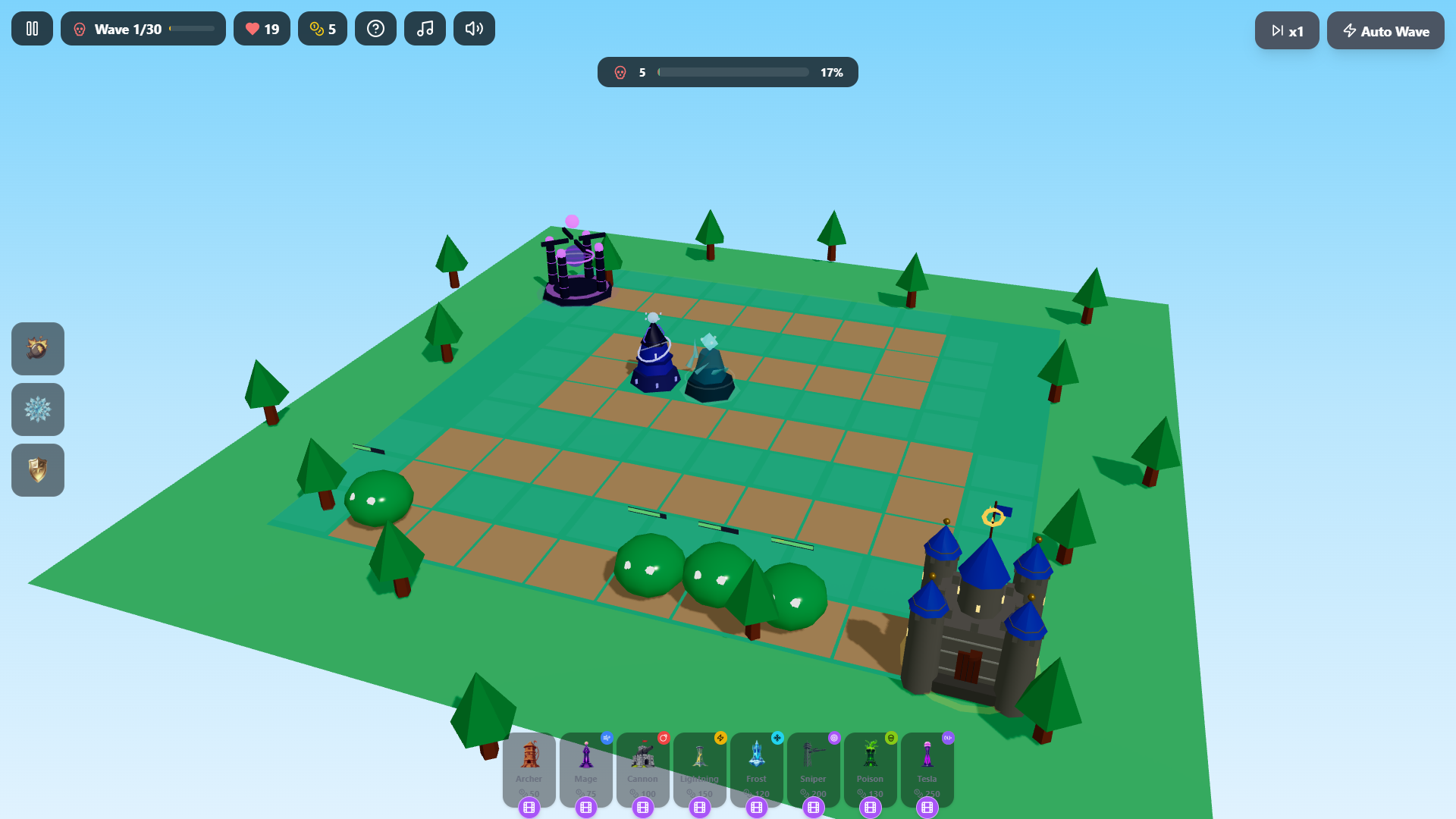Select the Frost tower card

756,766
